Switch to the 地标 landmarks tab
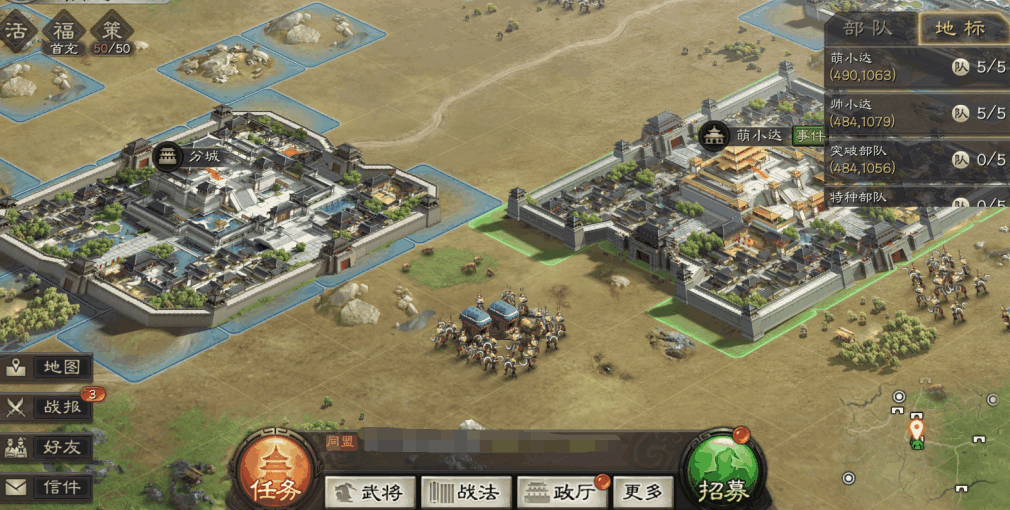1010x510 pixels. (x=961, y=27)
